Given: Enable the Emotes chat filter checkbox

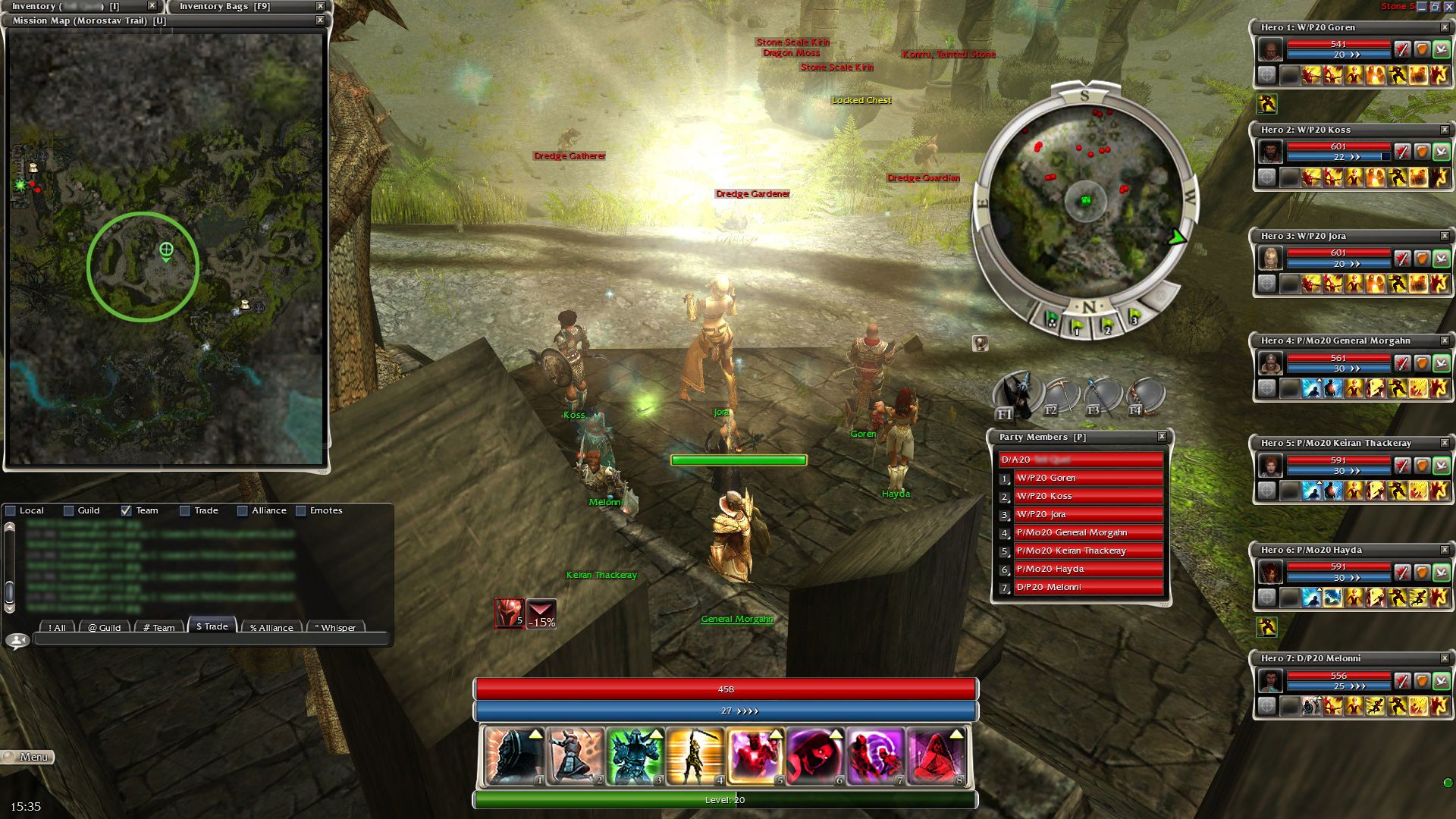Looking at the screenshot, I should 301,511.
